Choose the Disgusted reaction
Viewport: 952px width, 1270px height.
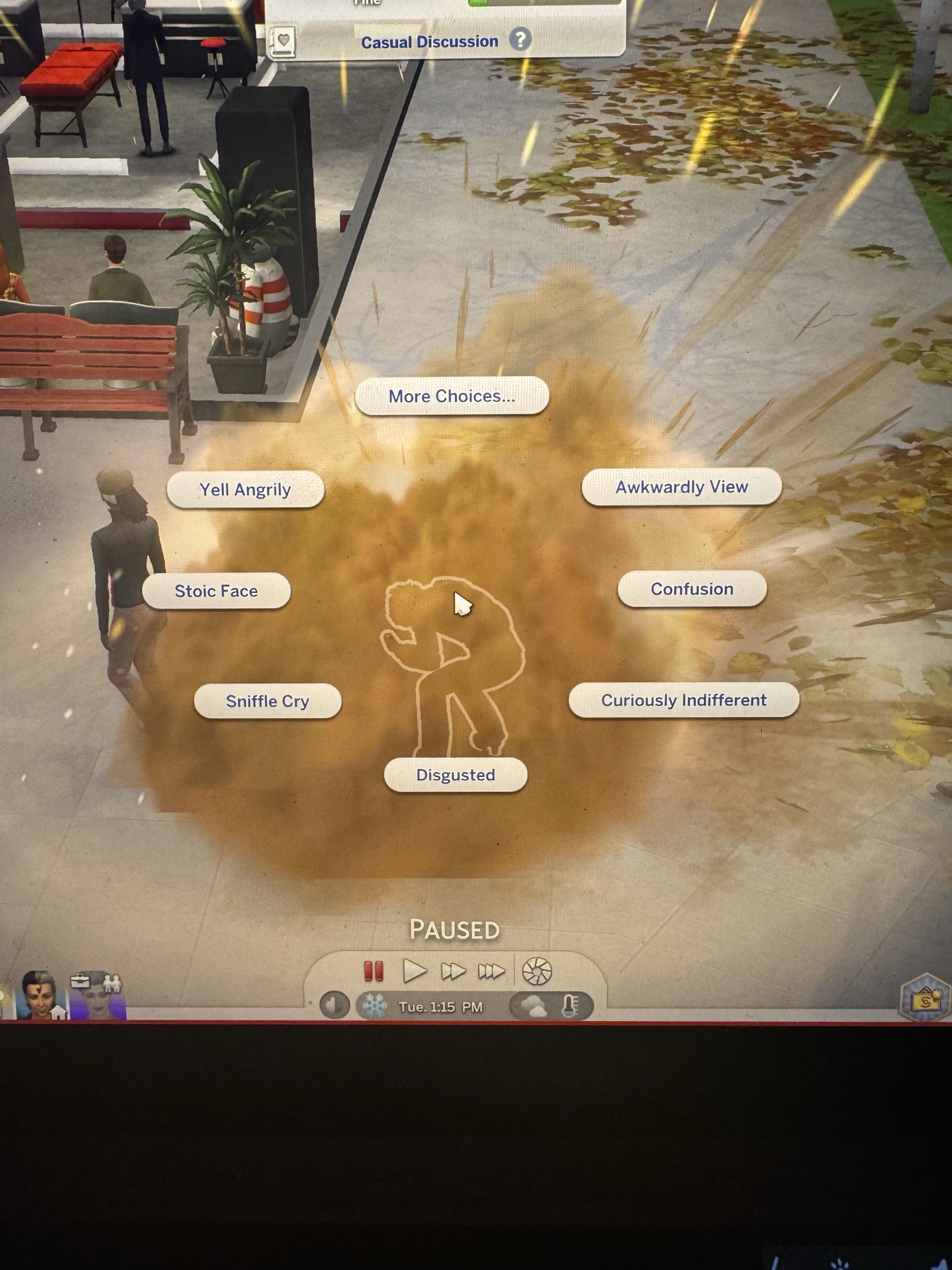point(455,775)
